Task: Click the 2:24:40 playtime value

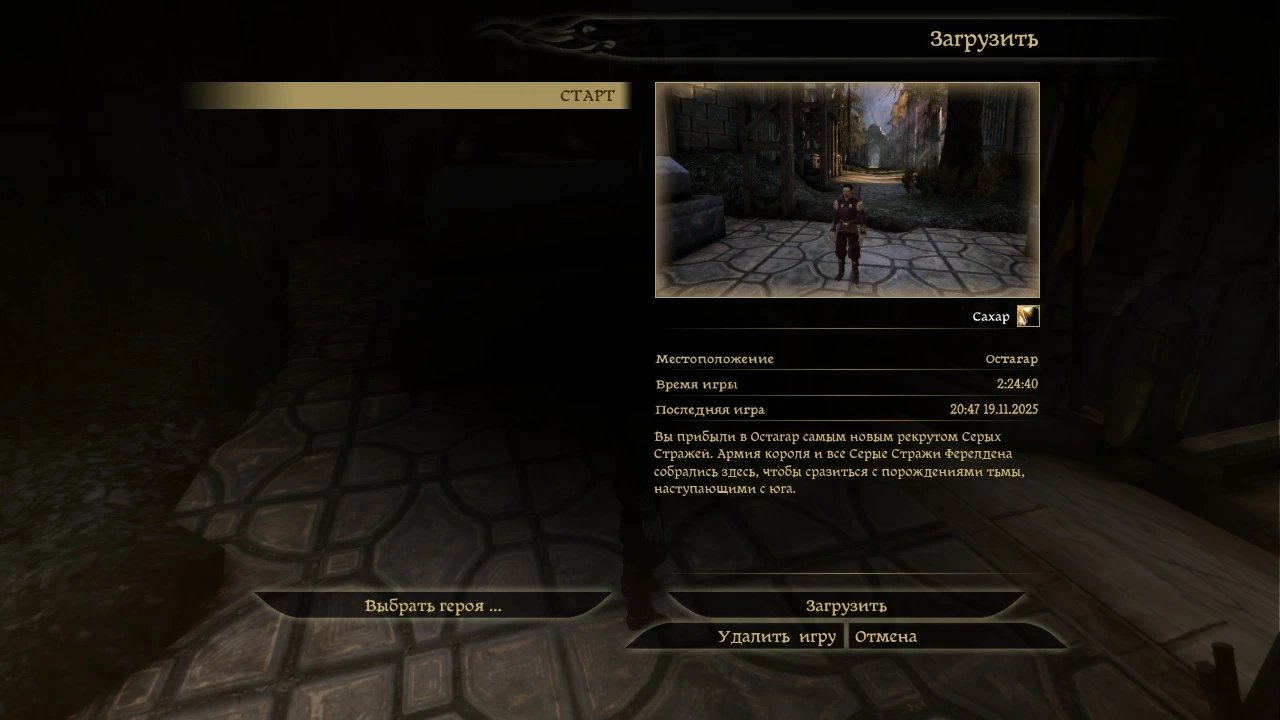Action: point(1016,383)
